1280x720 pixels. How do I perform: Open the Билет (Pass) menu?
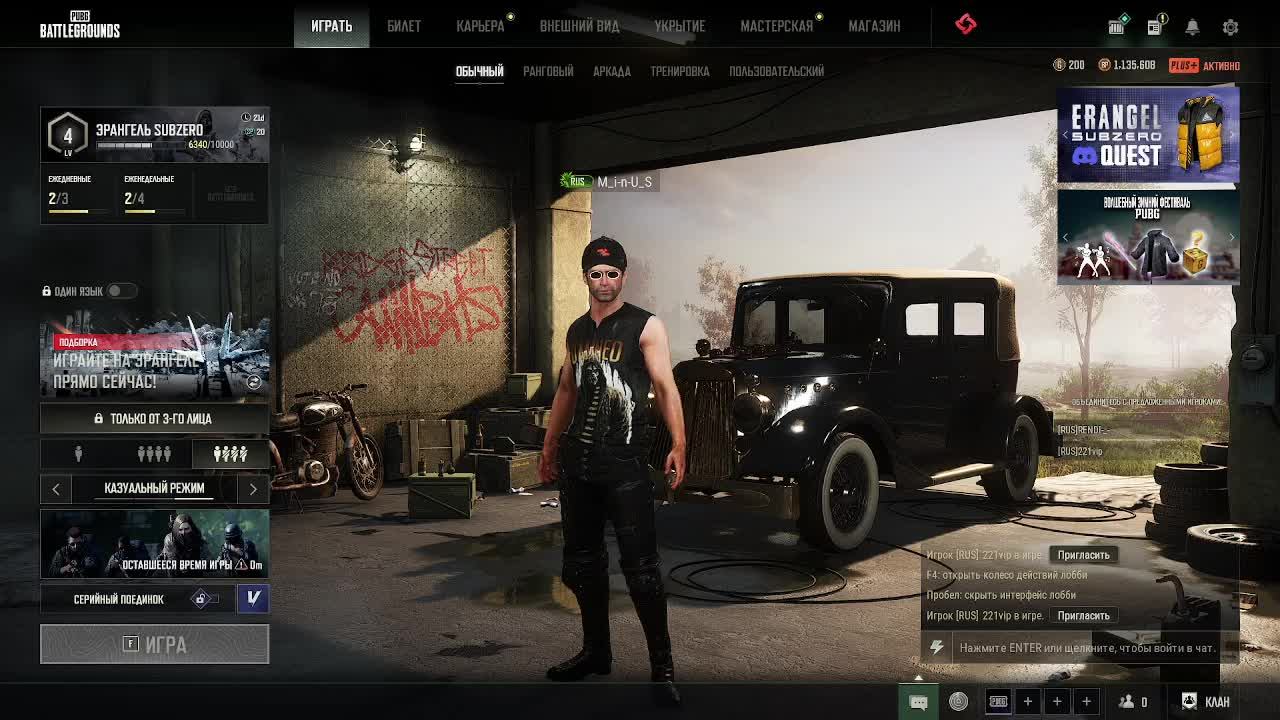click(404, 26)
